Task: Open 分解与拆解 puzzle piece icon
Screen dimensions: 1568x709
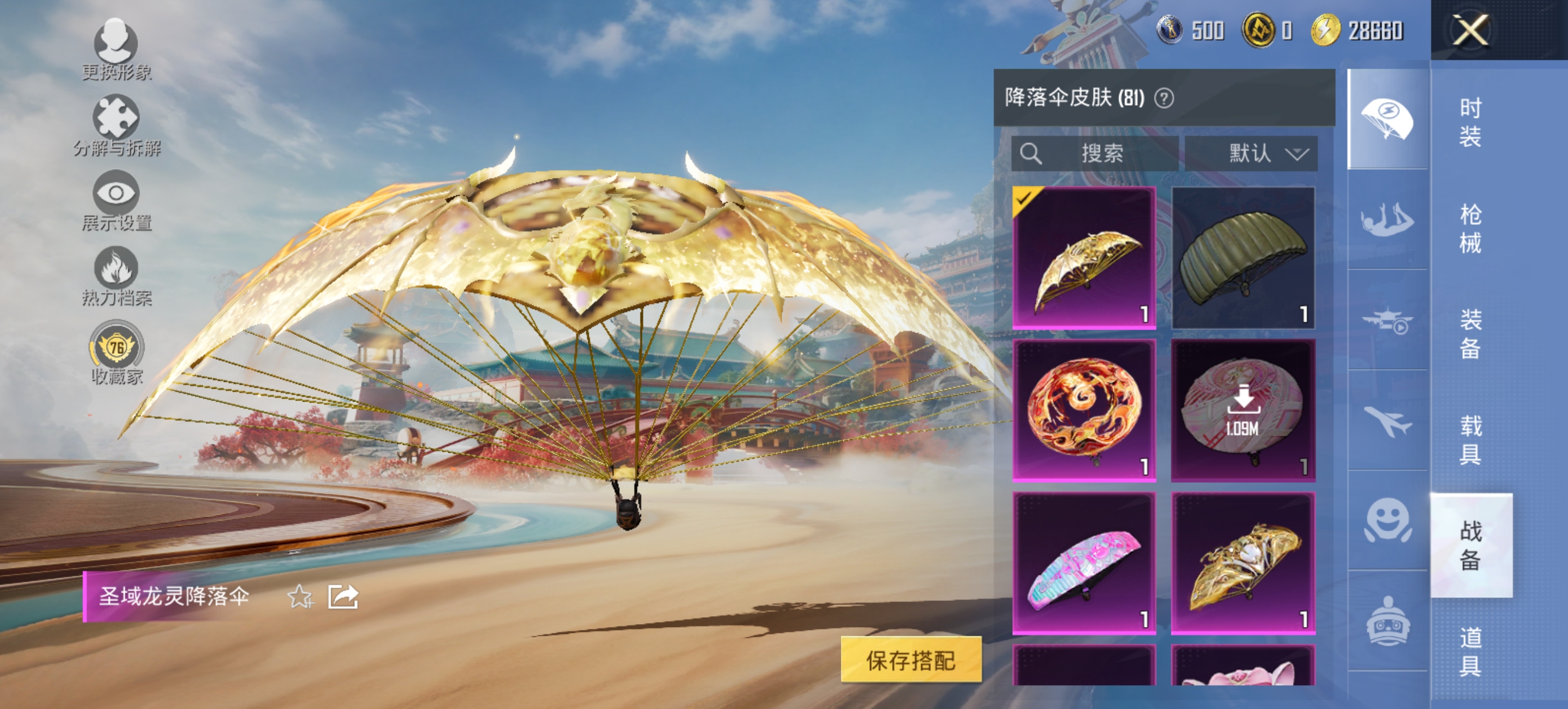Action: (x=117, y=117)
